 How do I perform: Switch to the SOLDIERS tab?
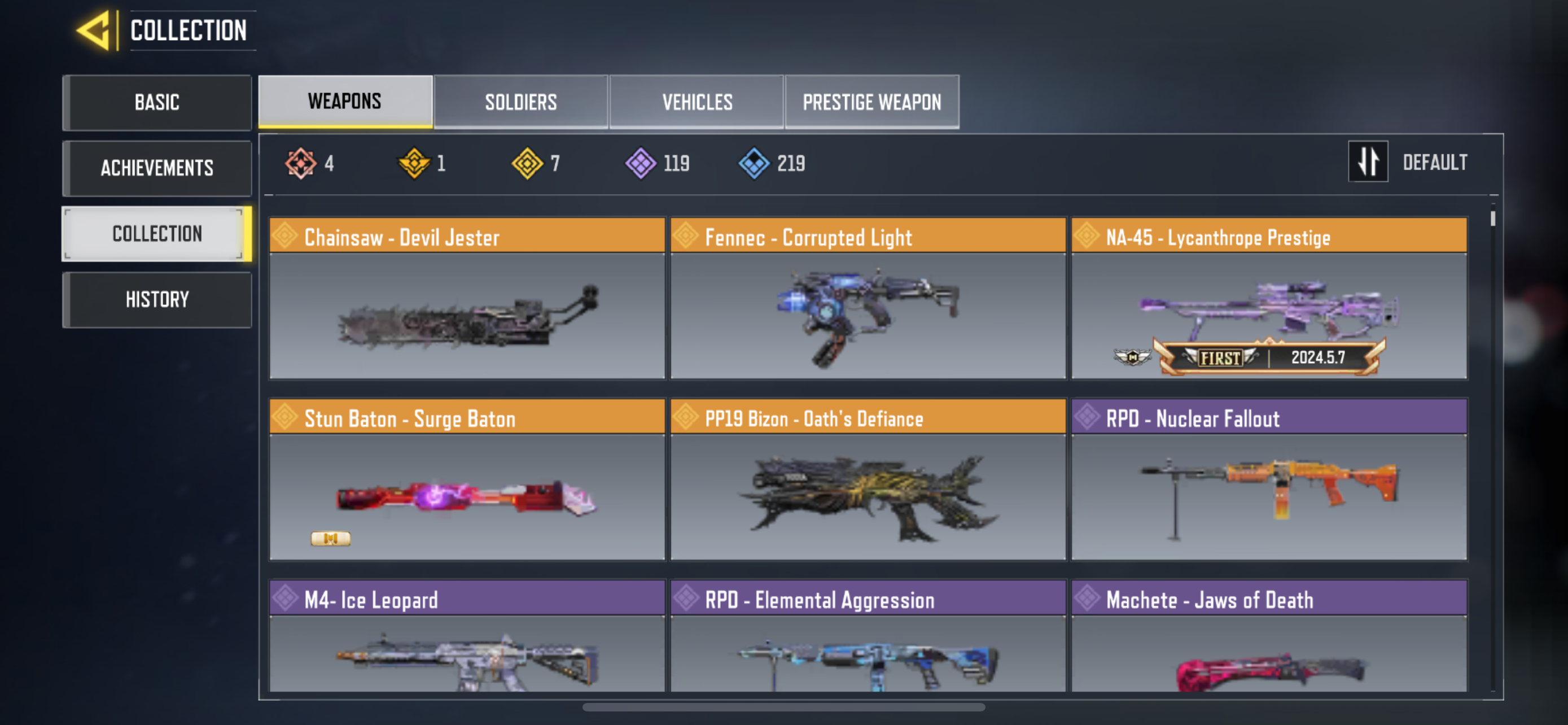[520, 102]
